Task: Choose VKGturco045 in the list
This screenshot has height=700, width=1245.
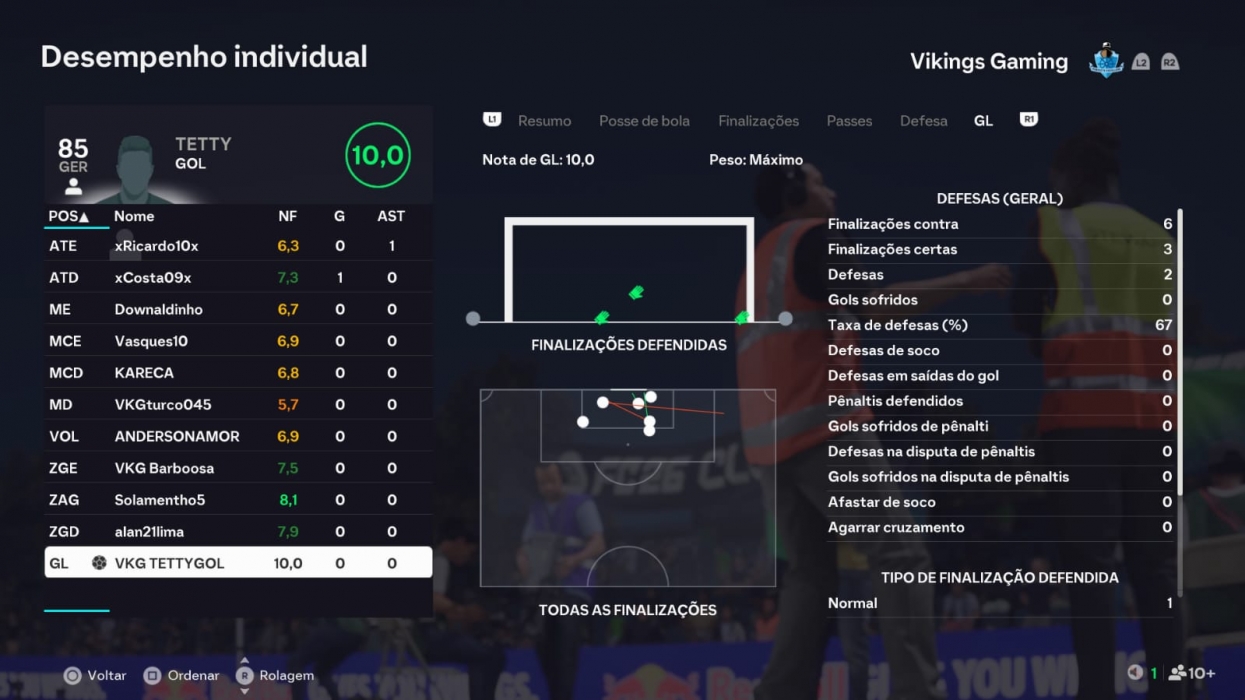Action: coord(238,405)
